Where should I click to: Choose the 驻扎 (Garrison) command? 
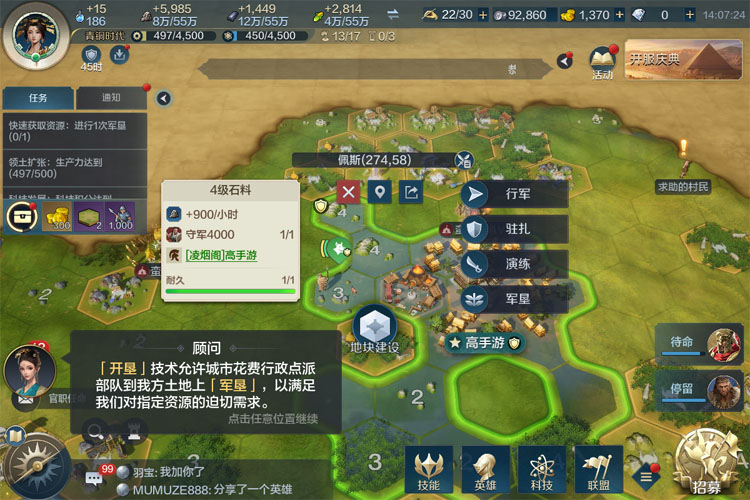click(x=513, y=229)
